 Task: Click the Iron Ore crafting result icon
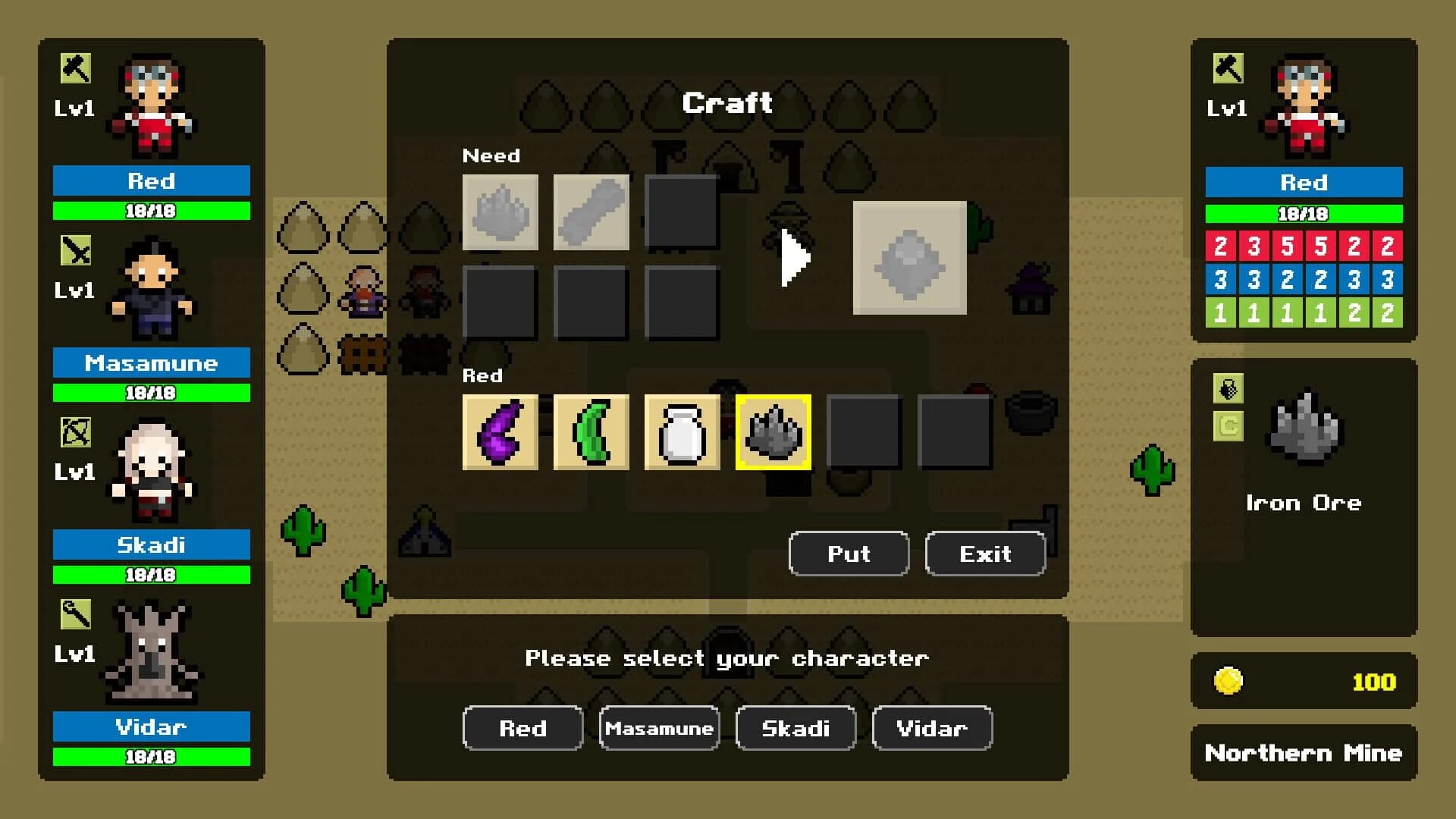coord(910,258)
